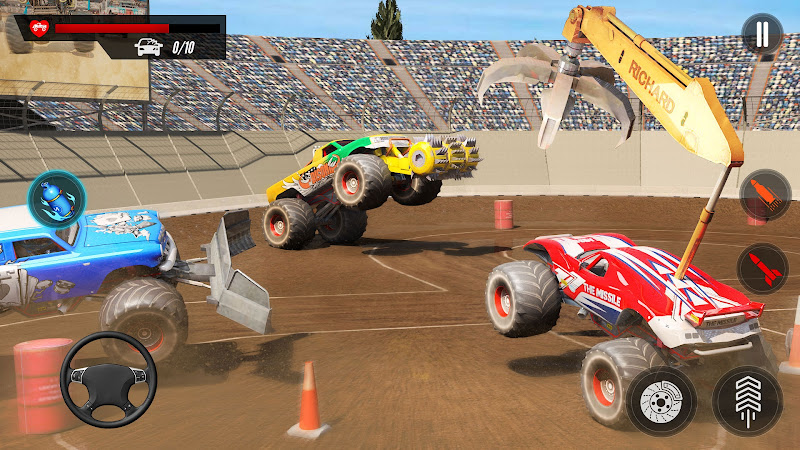Tap the brake disc button
Viewport: 800px width, 450px height.
[x=663, y=399]
